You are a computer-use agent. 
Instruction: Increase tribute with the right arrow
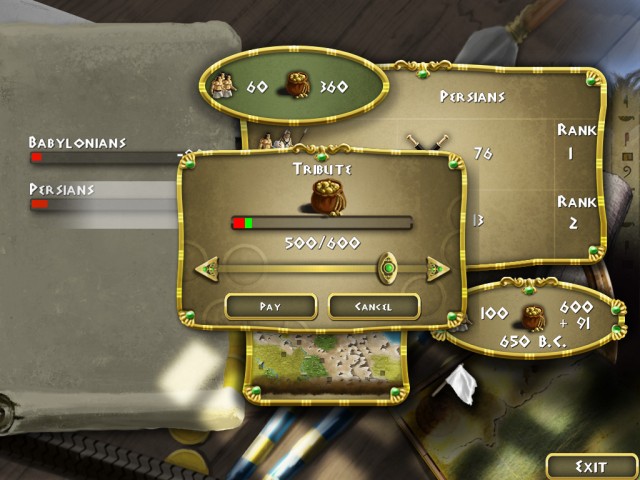pos(437,268)
